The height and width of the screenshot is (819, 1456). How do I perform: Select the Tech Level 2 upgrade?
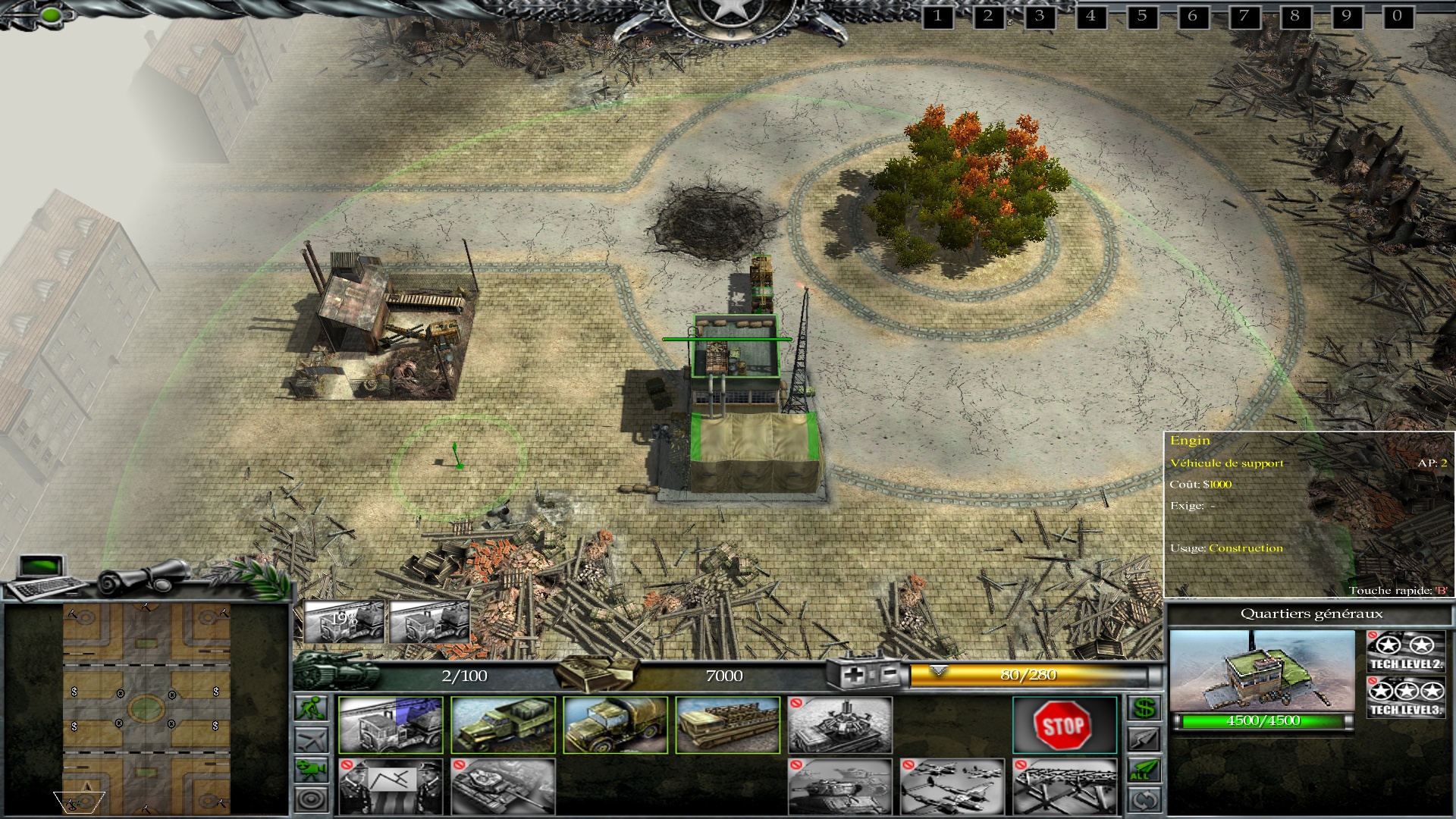(1405, 651)
